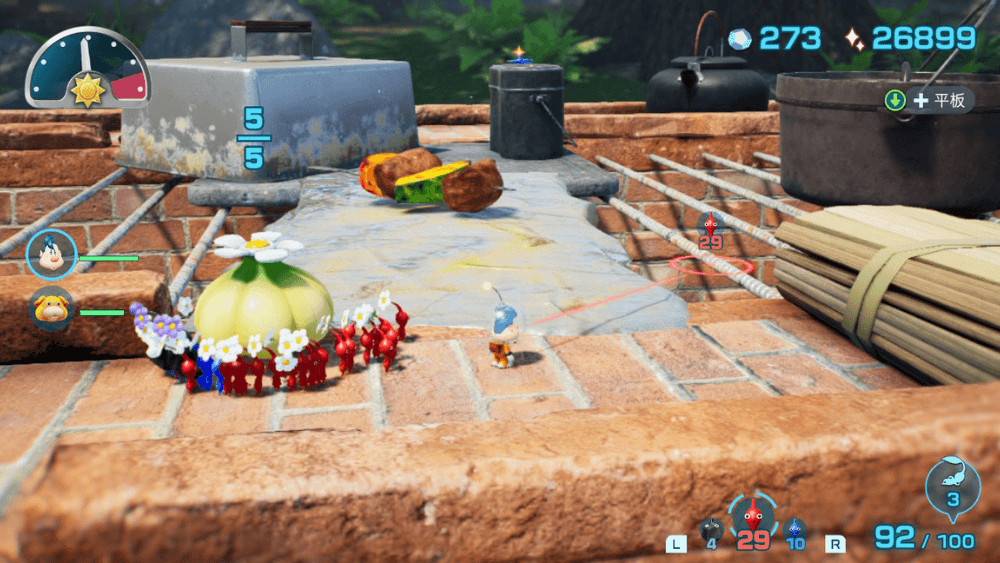Click the Pikmin squad bubble showing 3
1000x563 pixels.
(x=952, y=486)
